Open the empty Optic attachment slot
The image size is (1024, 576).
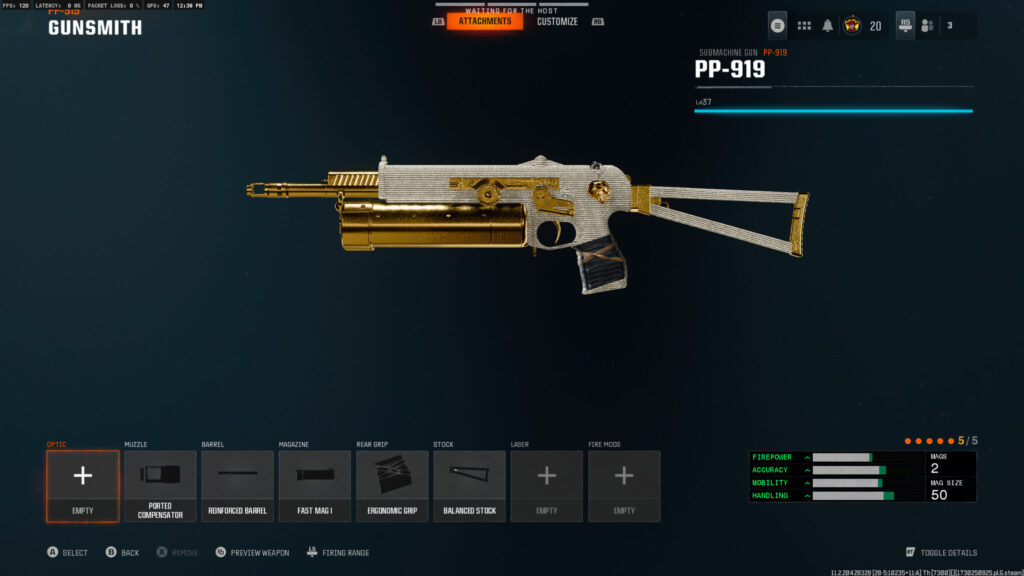pyautogui.click(x=82, y=486)
